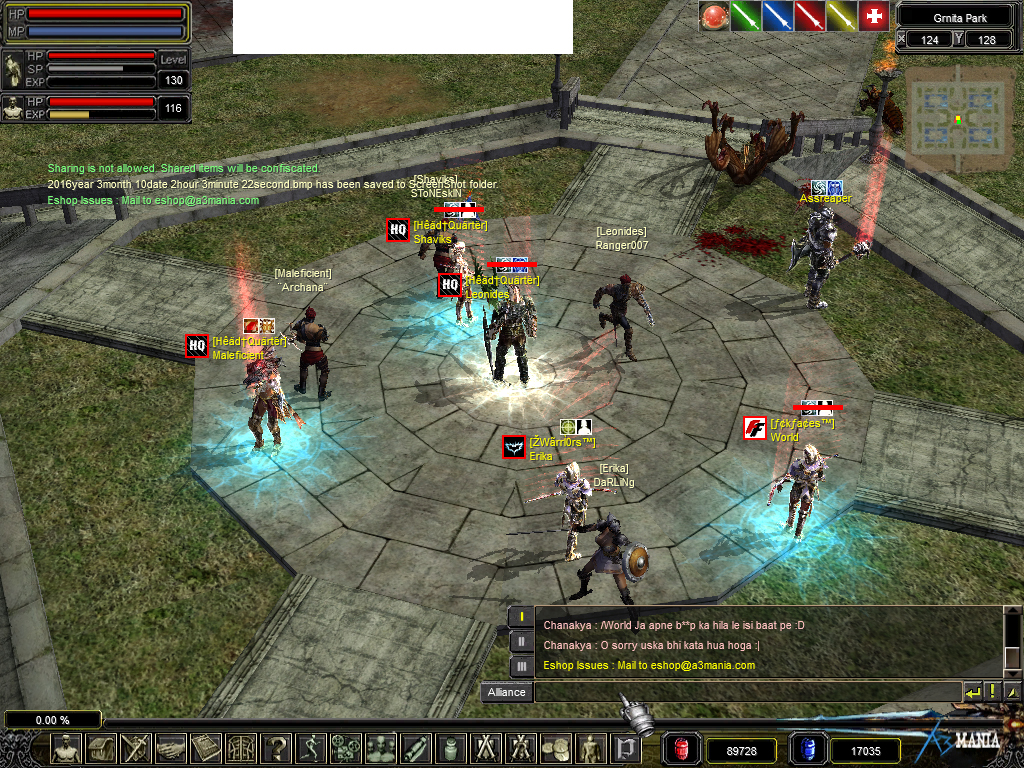The height and width of the screenshot is (768, 1024).
Task: Click the yellow exclamation chat button
Action: point(992,692)
